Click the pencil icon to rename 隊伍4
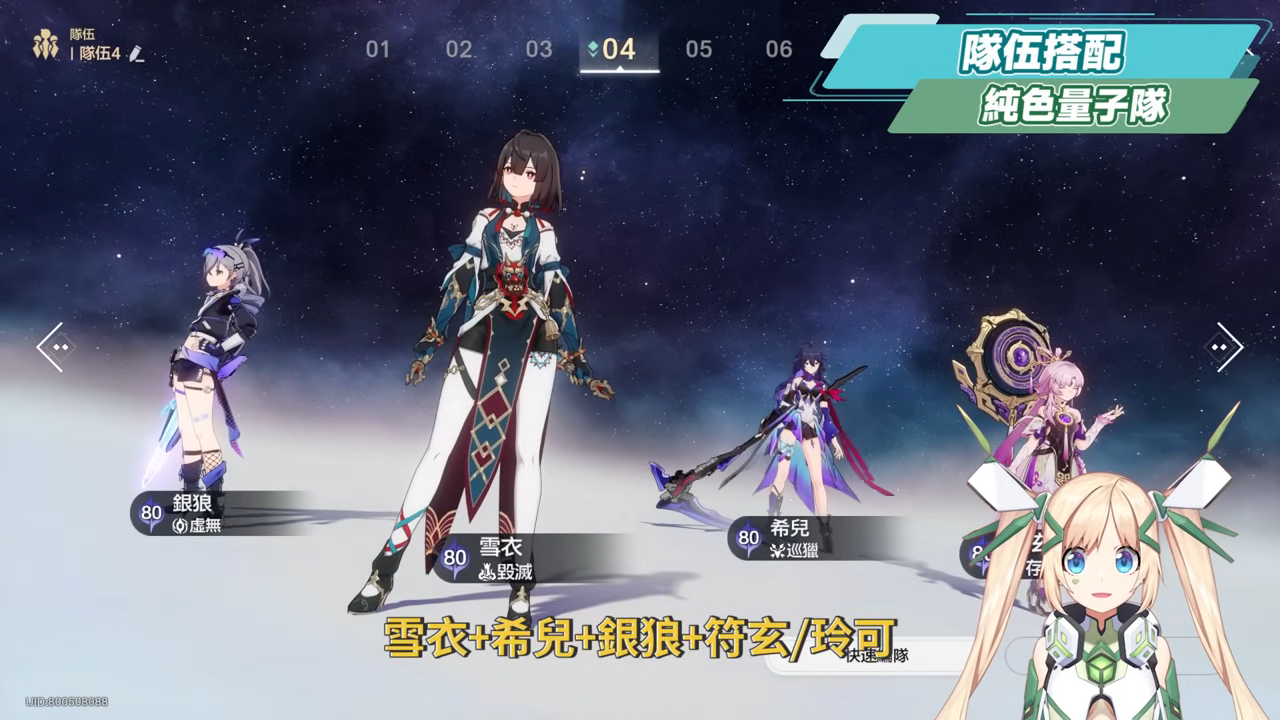The width and height of the screenshot is (1280, 720). [137, 54]
